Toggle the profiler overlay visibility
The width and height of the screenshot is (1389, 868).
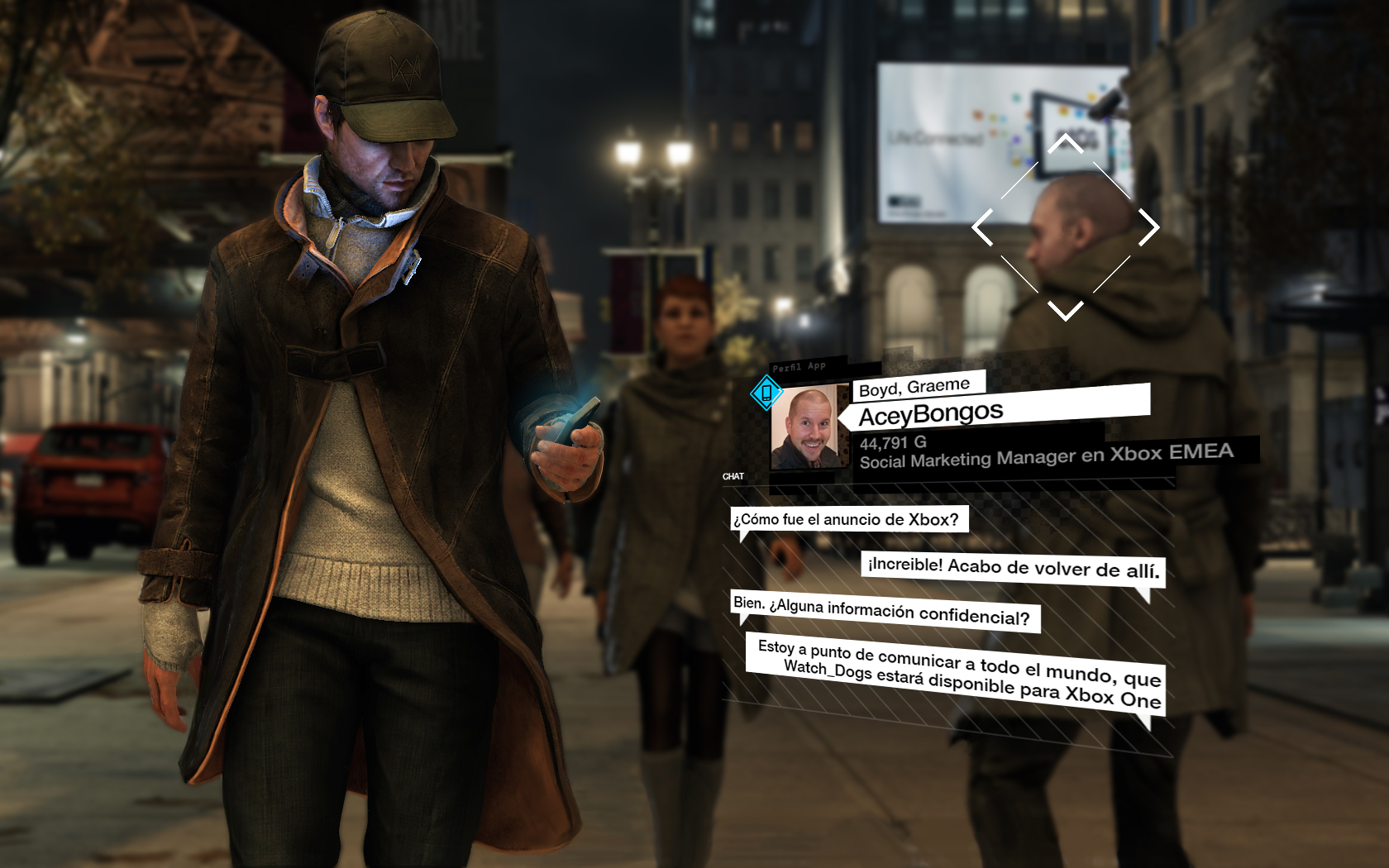click(x=766, y=395)
